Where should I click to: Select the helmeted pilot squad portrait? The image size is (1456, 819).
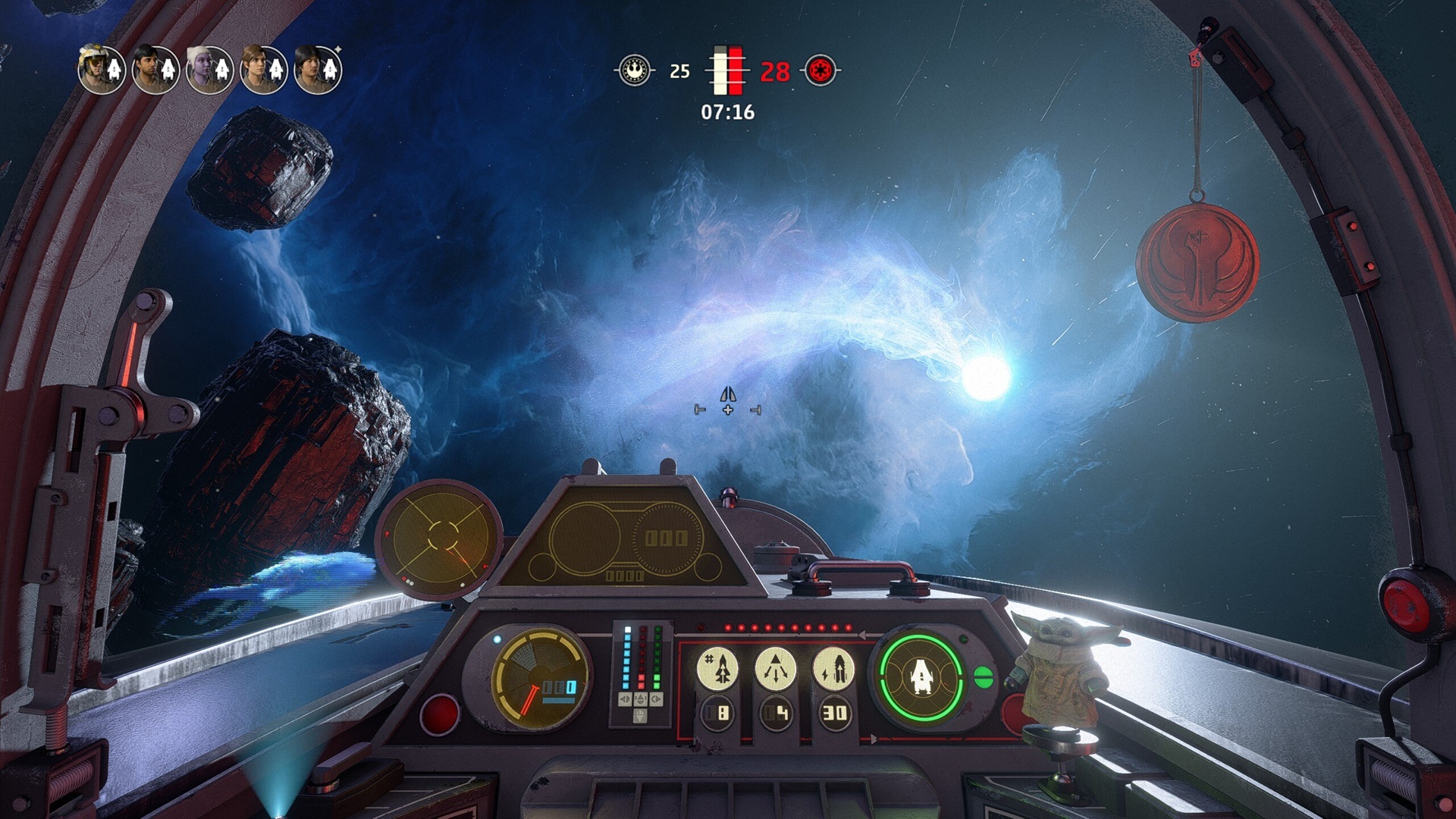pos(102,70)
